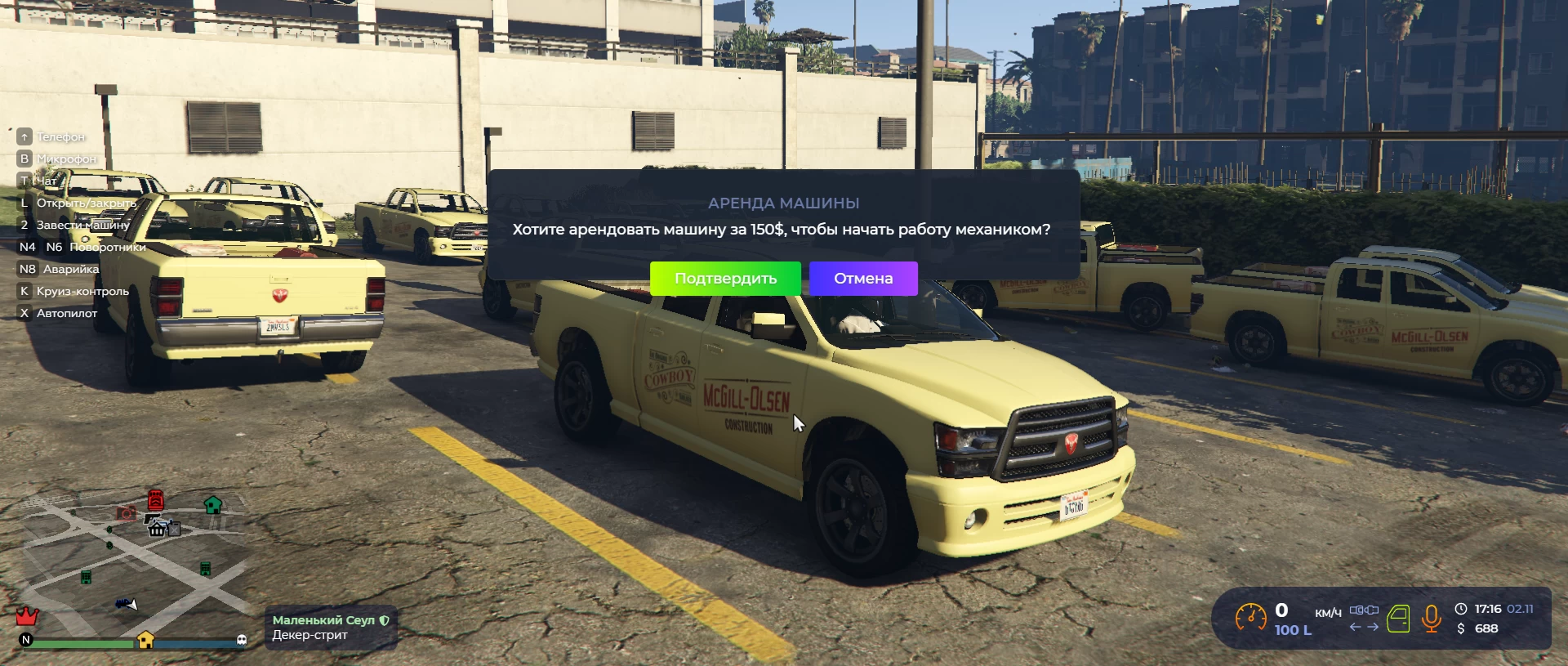Cancel the rental with Отмена
The image size is (1568, 666).
pos(863,279)
